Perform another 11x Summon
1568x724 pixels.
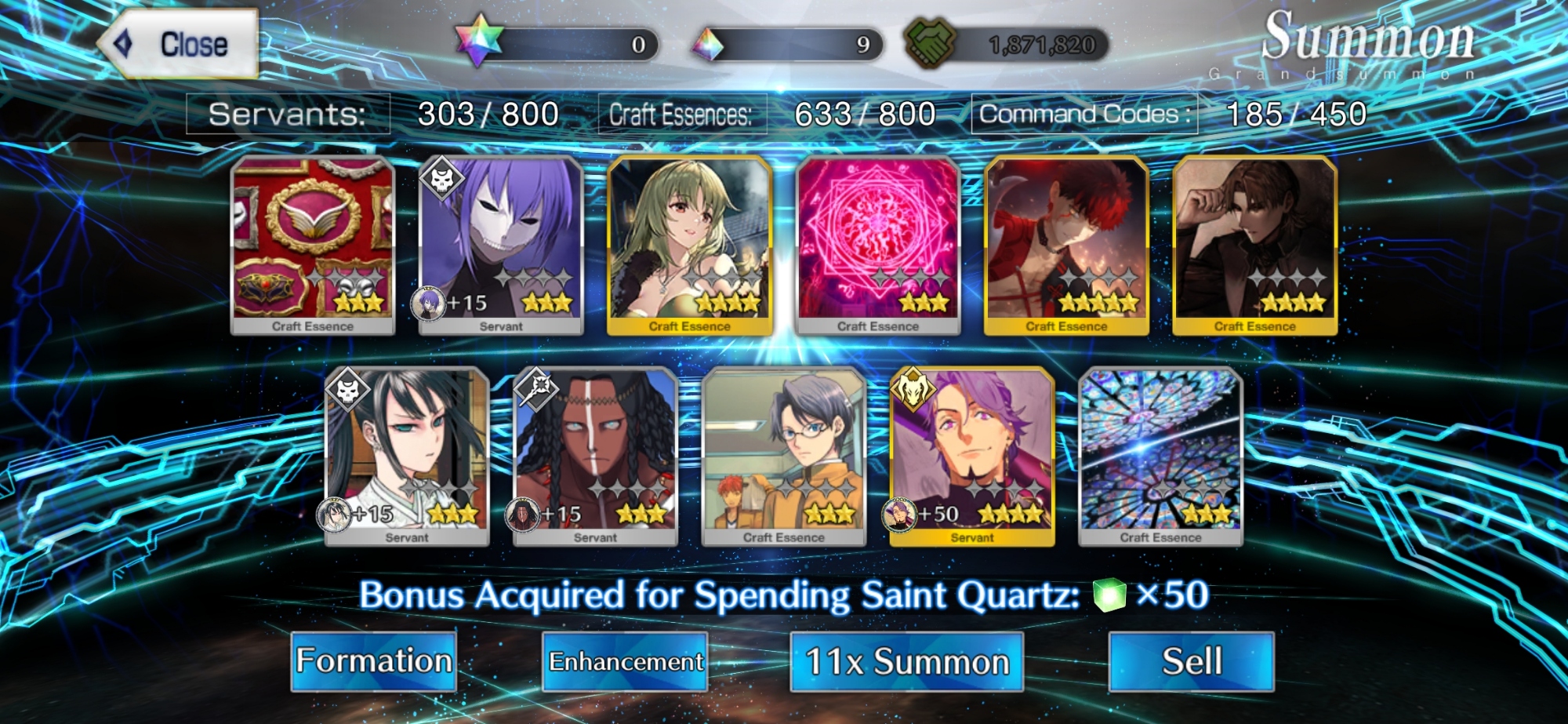[x=906, y=661]
